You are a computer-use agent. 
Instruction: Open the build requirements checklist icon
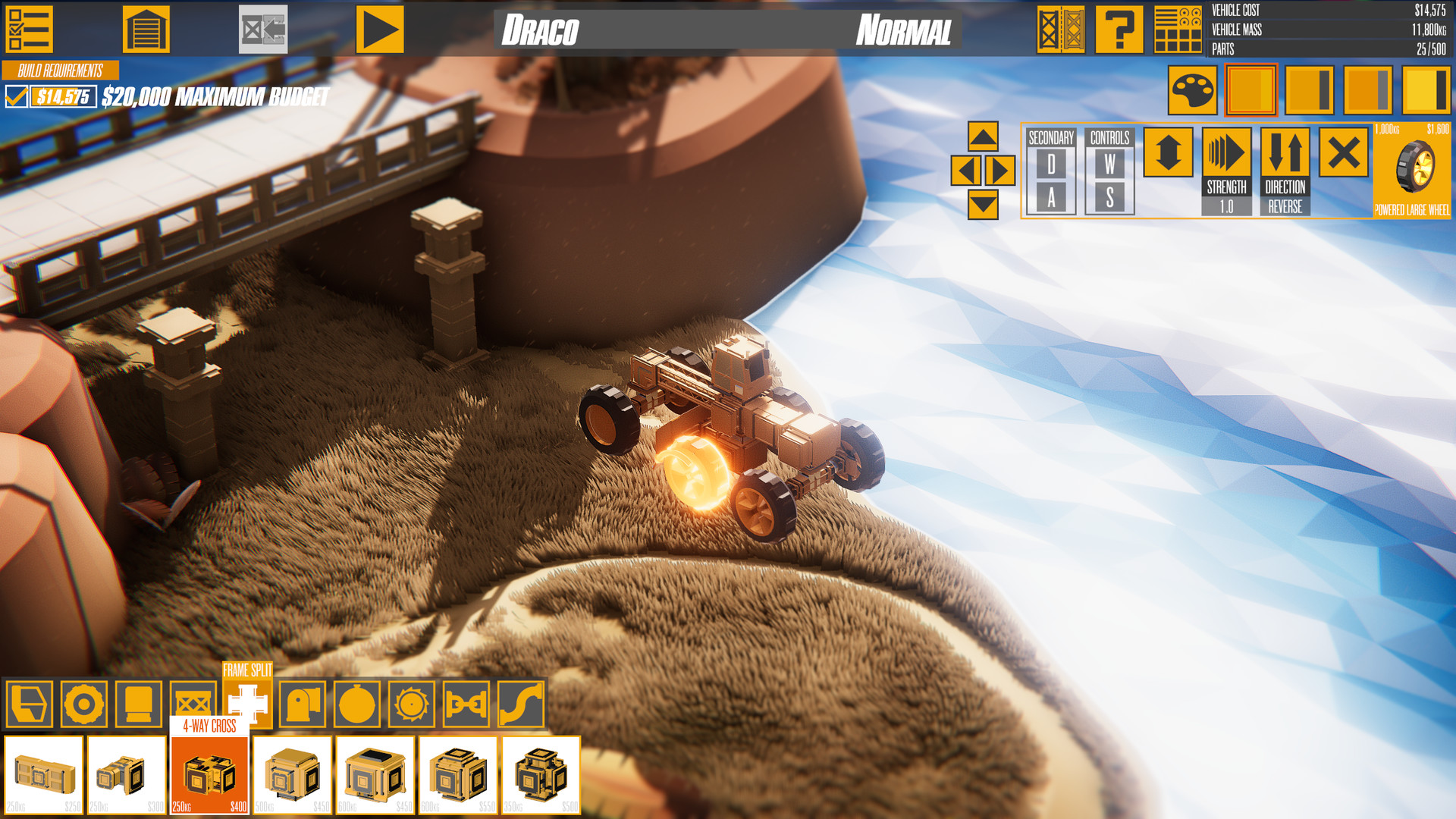28,30
